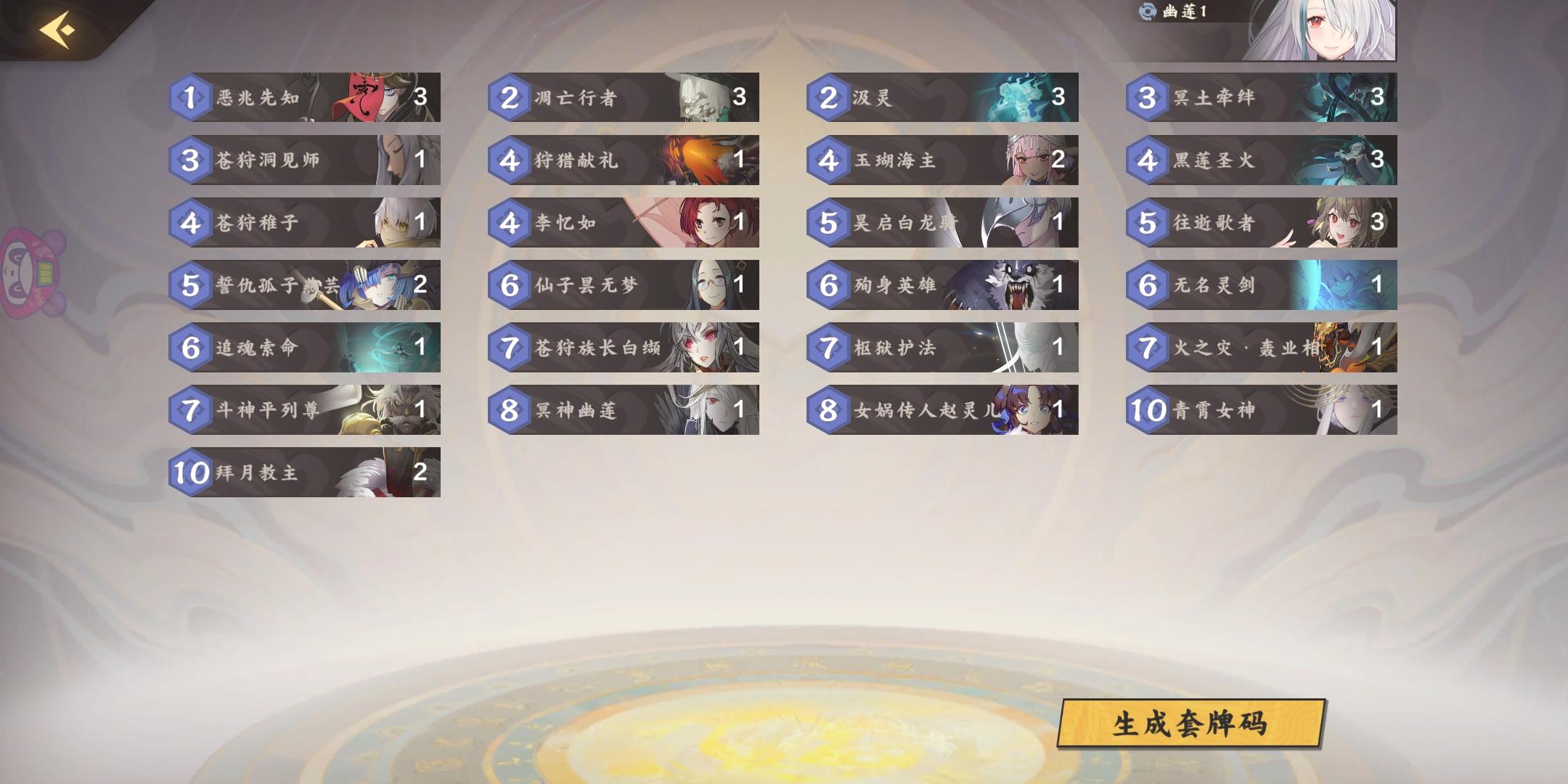Viewport: 1568px width, 784px height.
Task: Select the 李忆如 deck entry
Action: click(x=624, y=223)
